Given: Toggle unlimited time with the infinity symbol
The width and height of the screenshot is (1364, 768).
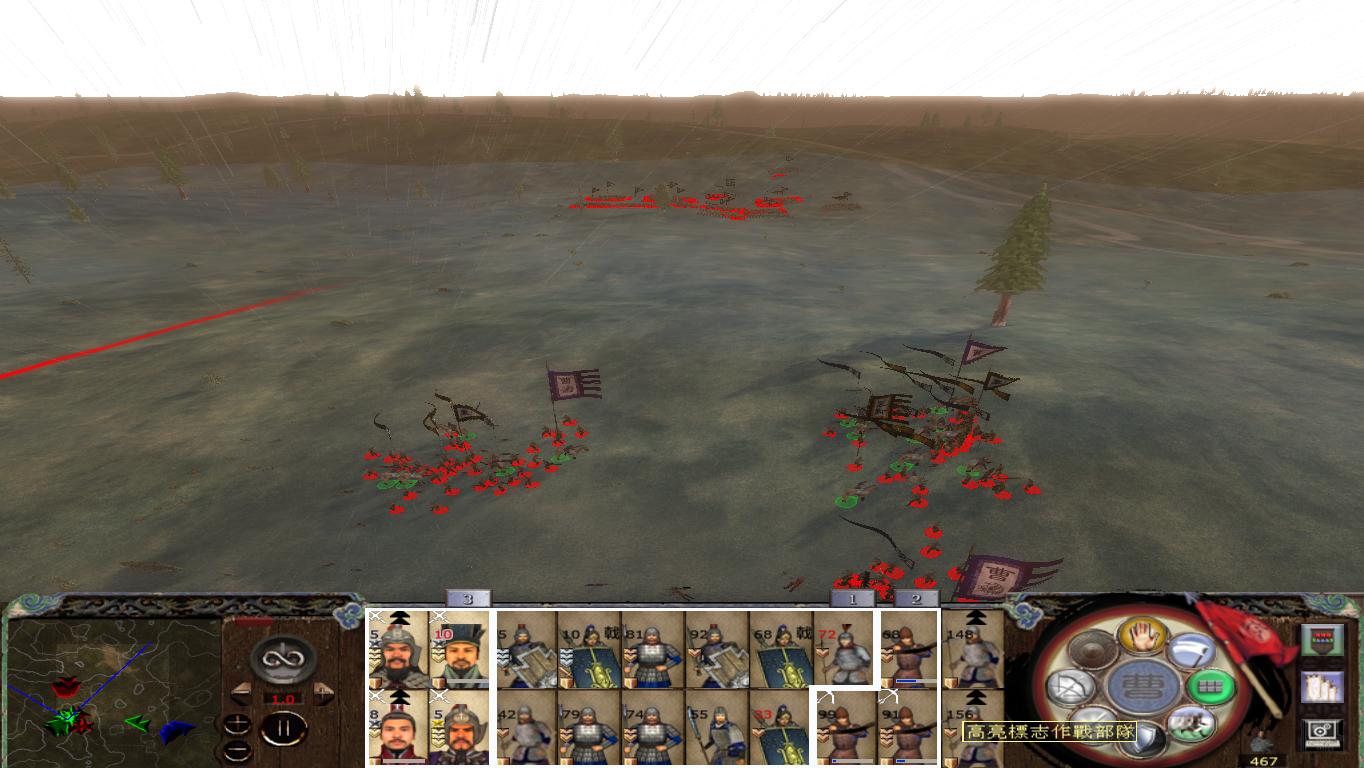Looking at the screenshot, I should [x=281, y=660].
